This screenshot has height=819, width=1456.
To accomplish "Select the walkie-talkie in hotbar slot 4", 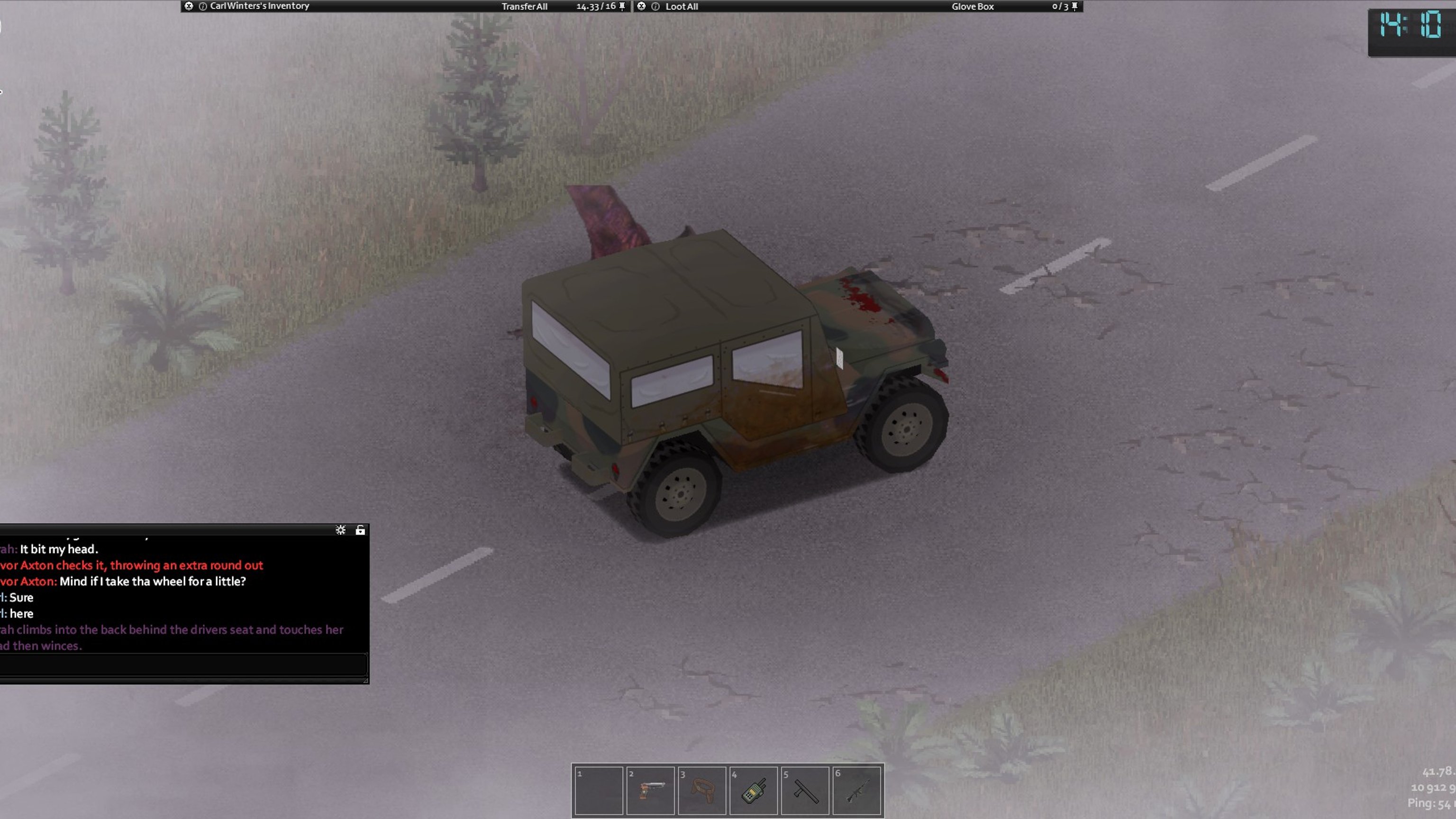I will [x=754, y=791].
